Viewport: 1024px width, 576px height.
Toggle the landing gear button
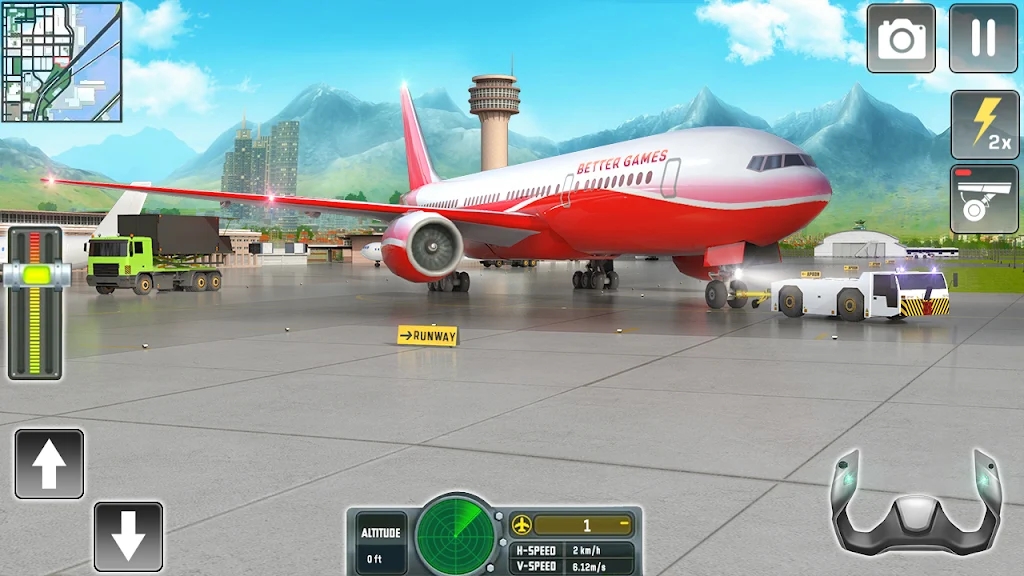(x=983, y=199)
